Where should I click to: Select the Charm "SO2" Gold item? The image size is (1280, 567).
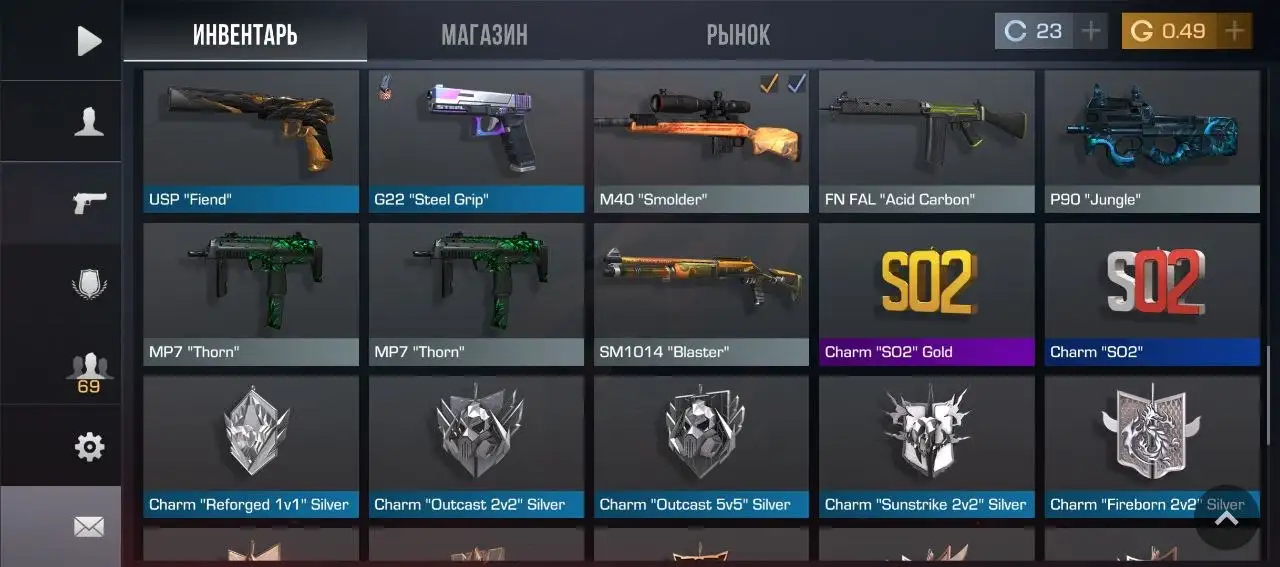[x=926, y=293]
